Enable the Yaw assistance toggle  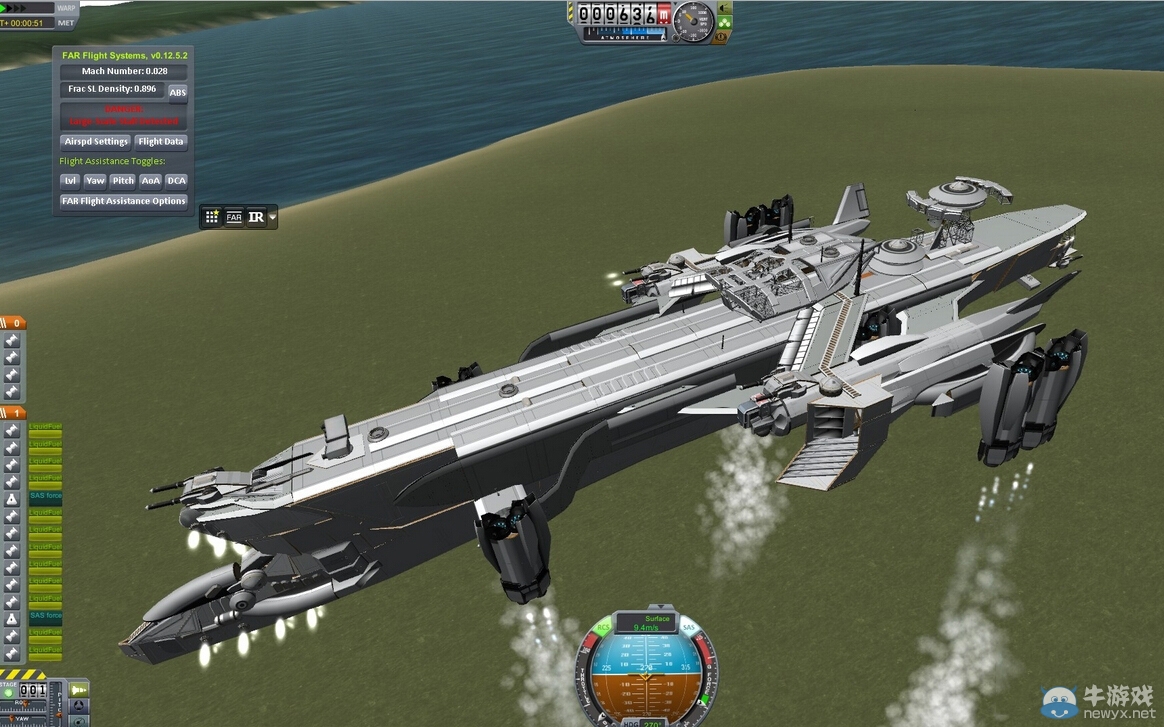pos(95,181)
